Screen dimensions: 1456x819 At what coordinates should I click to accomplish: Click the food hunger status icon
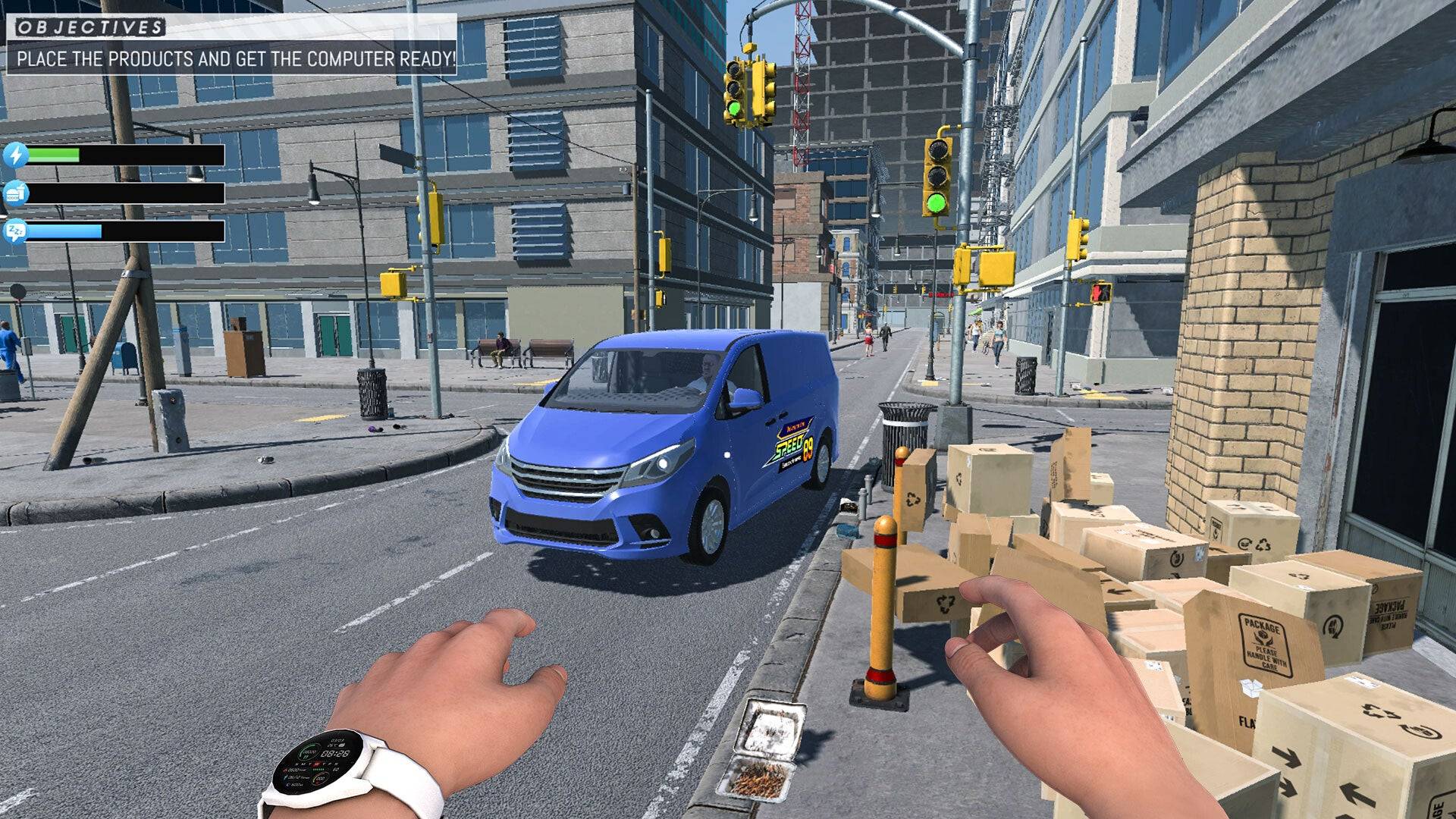[16, 193]
